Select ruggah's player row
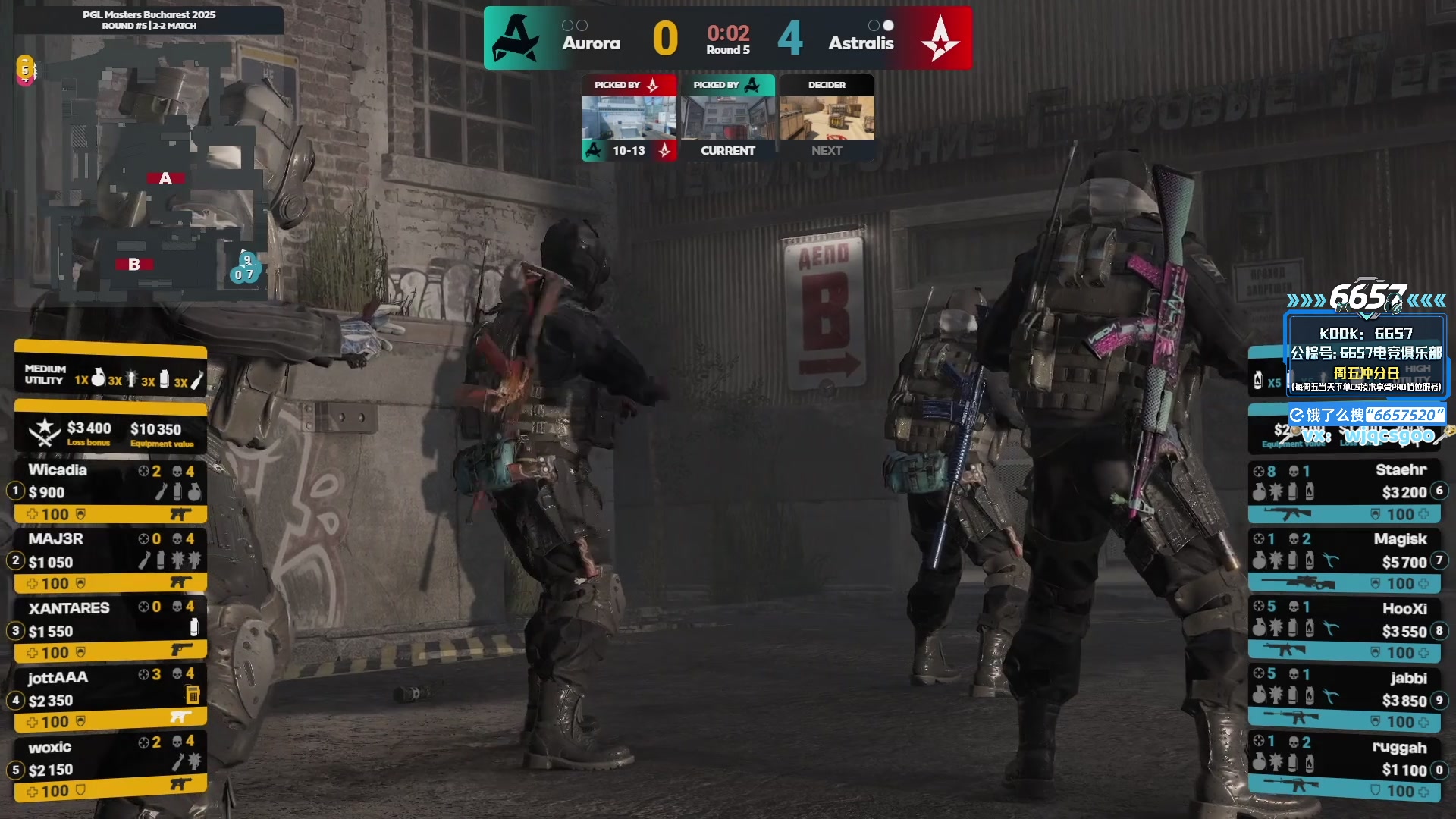The height and width of the screenshot is (819, 1456). (x=1346, y=768)
